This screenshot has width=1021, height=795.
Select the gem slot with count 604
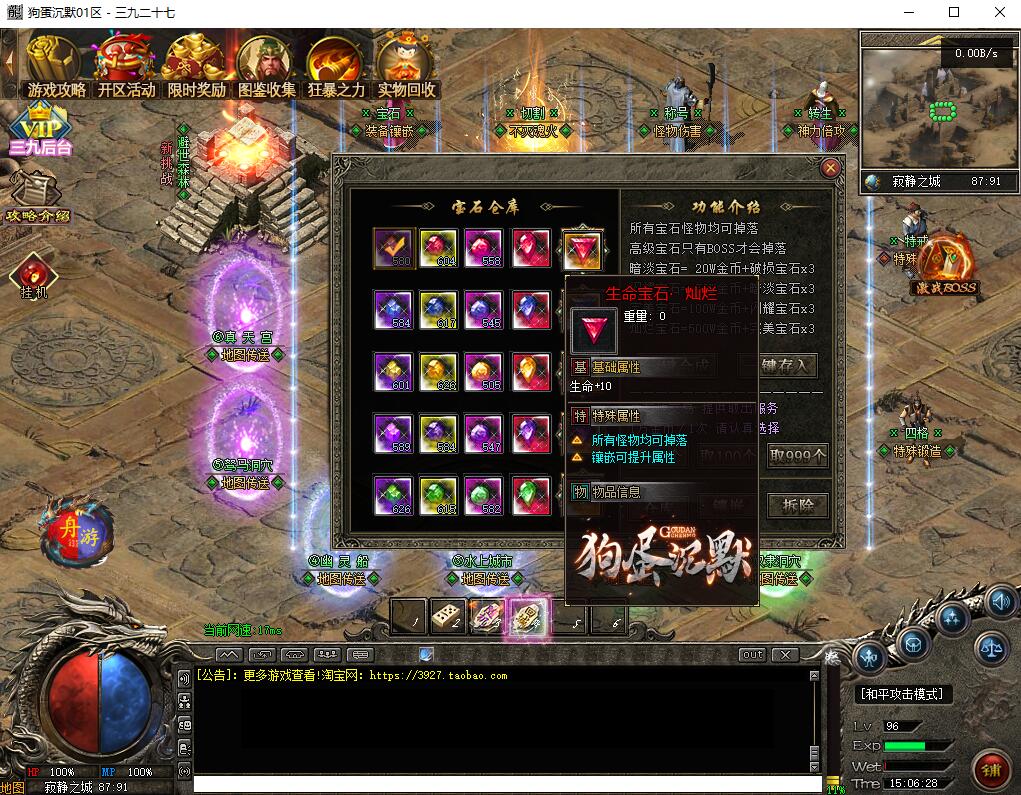point(438,248)
